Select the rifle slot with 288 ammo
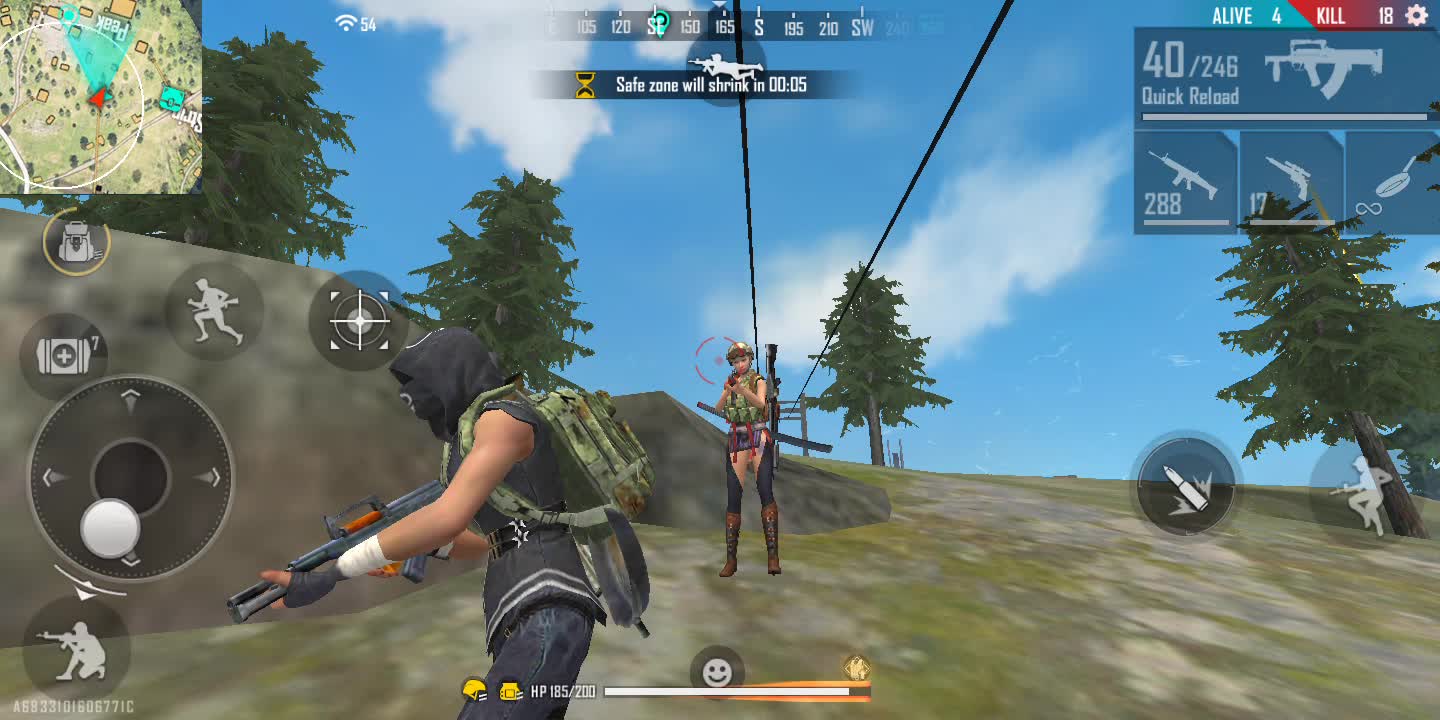 (x=1186, y=184)
